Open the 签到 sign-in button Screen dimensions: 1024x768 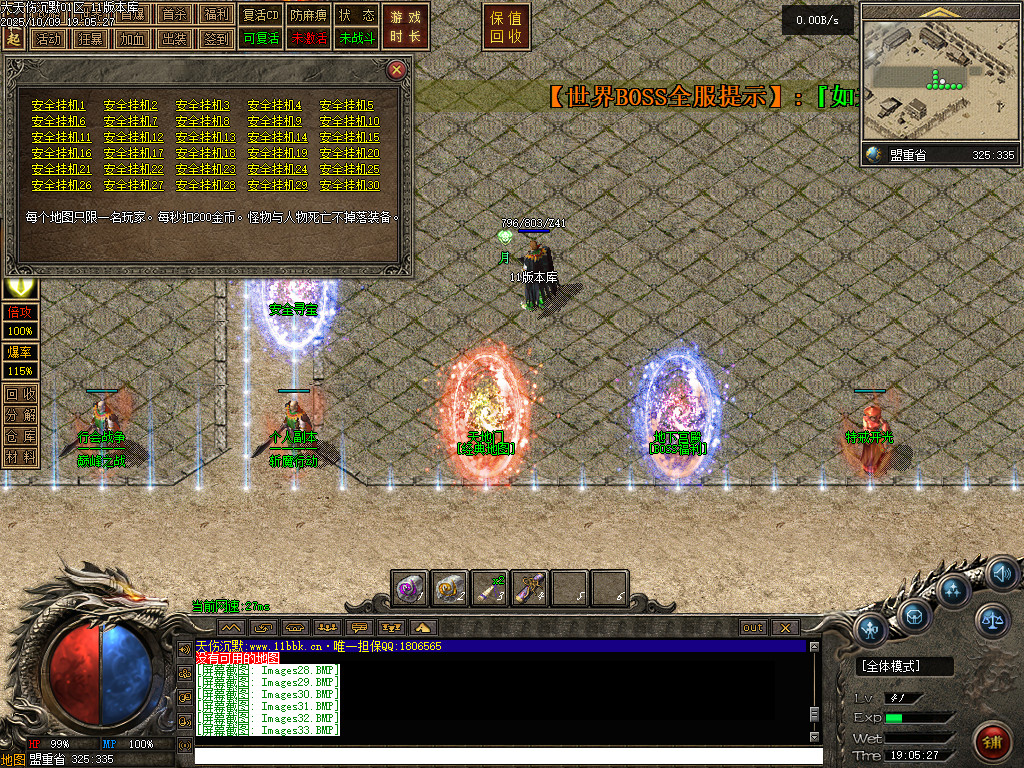[x=216, y=39]
